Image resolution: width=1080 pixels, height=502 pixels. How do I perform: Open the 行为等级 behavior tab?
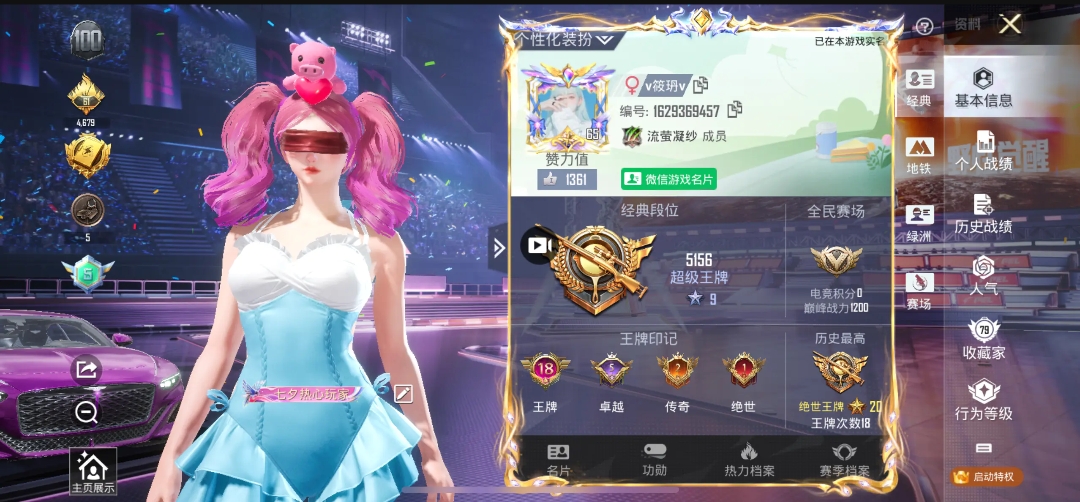pyautogui.click(x=984, y=401)
